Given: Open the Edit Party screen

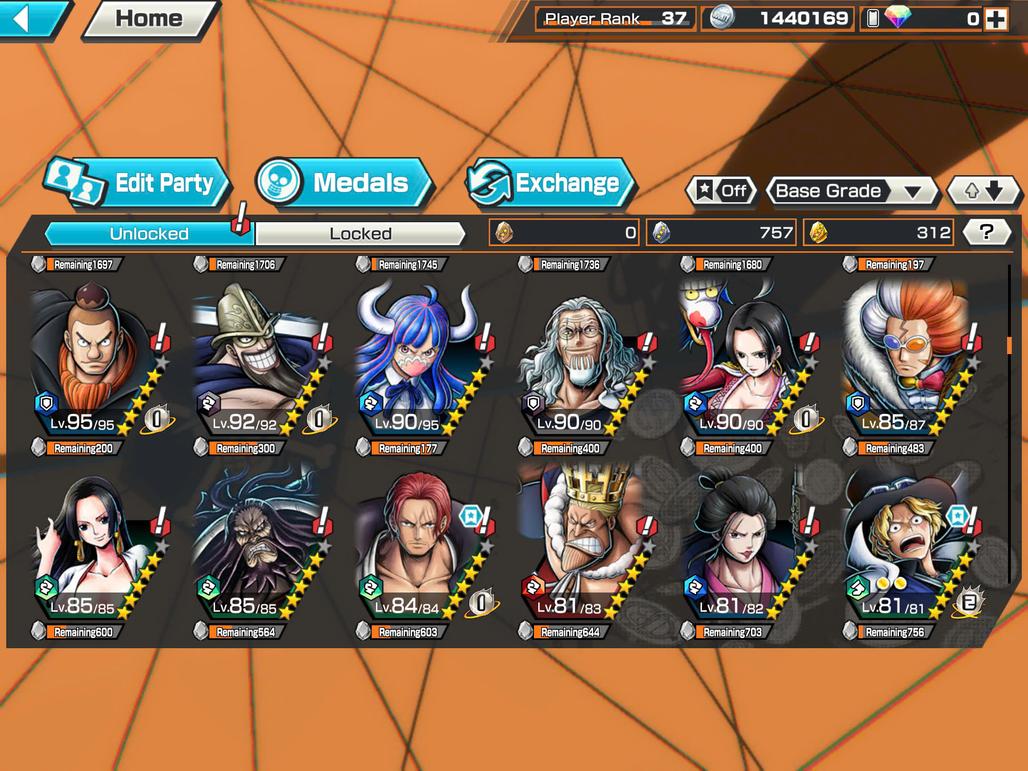Looking at the screenshot, I should [138, 183].
